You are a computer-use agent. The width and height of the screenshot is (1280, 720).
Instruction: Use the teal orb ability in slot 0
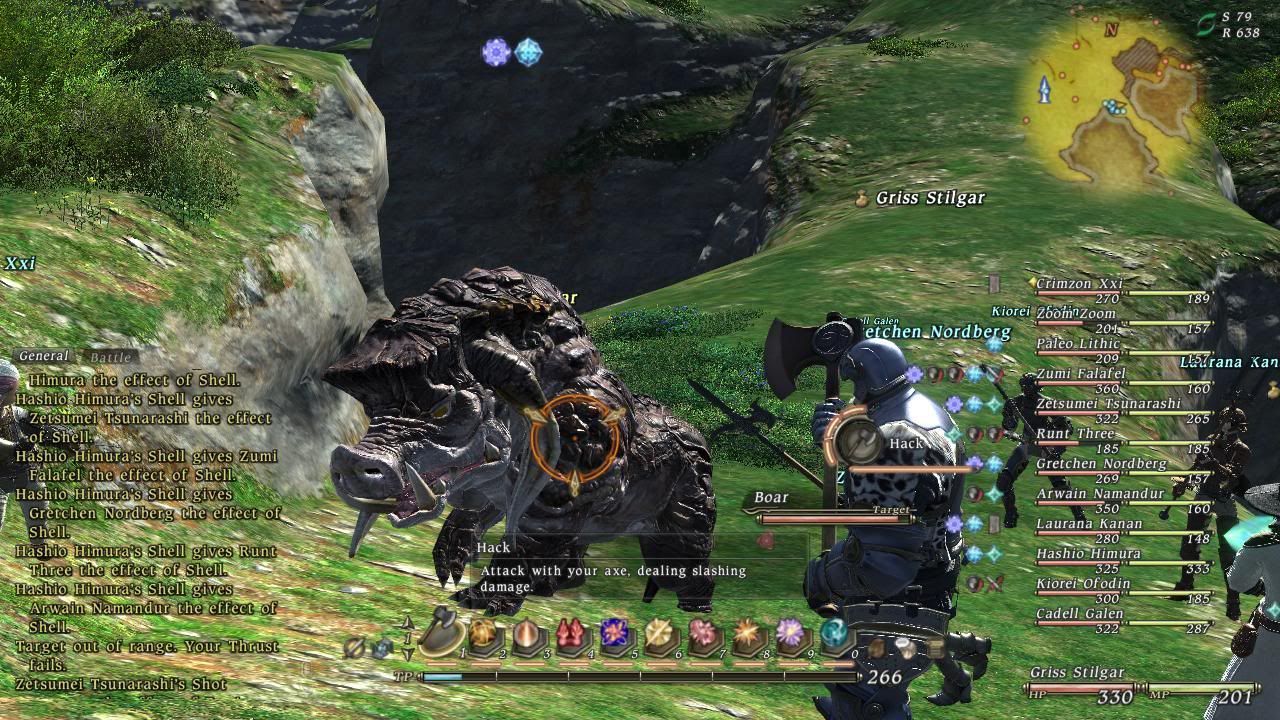pos(834,633)
